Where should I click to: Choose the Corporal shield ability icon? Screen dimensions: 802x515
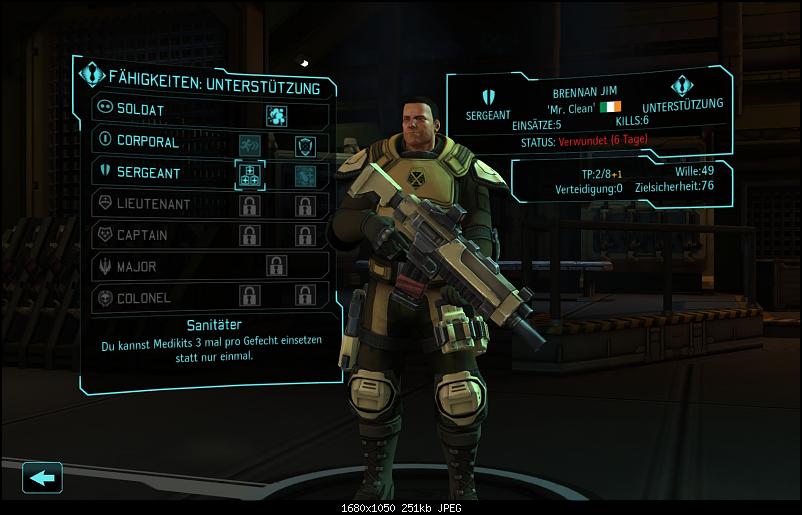pyautogui.click(x=305, y=146)
